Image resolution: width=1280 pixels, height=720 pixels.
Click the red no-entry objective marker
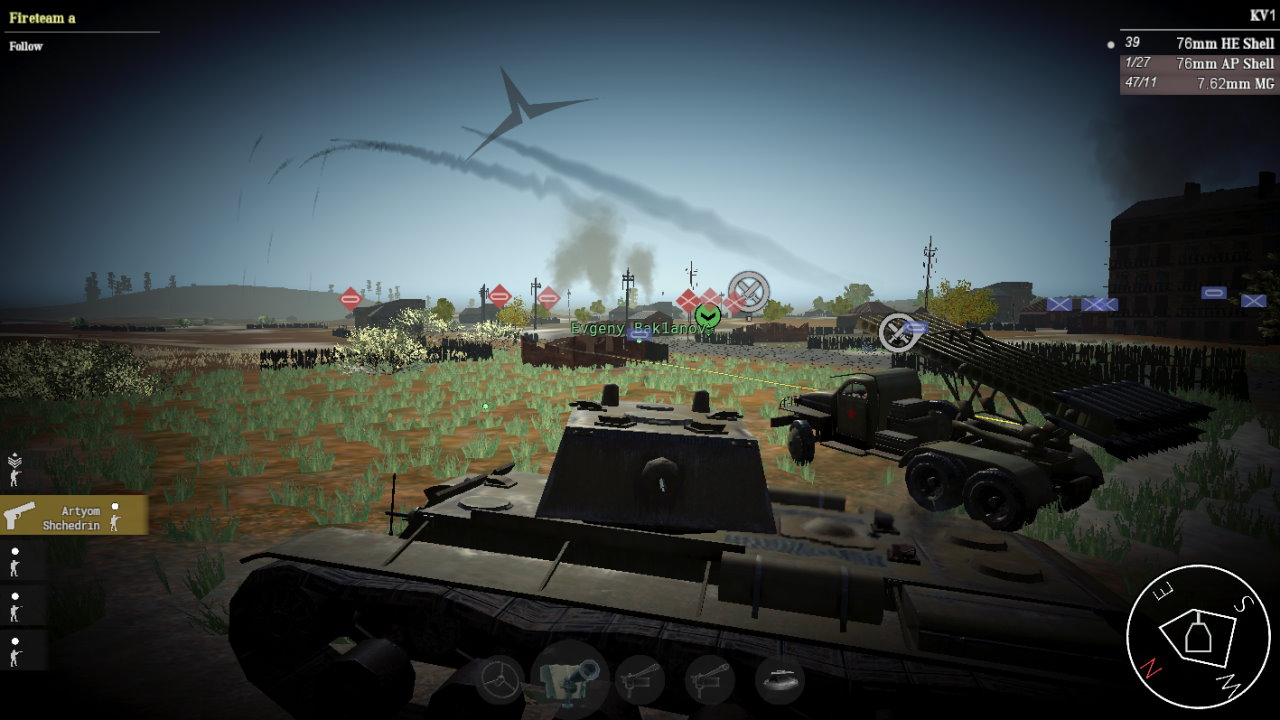click(350, 296)
